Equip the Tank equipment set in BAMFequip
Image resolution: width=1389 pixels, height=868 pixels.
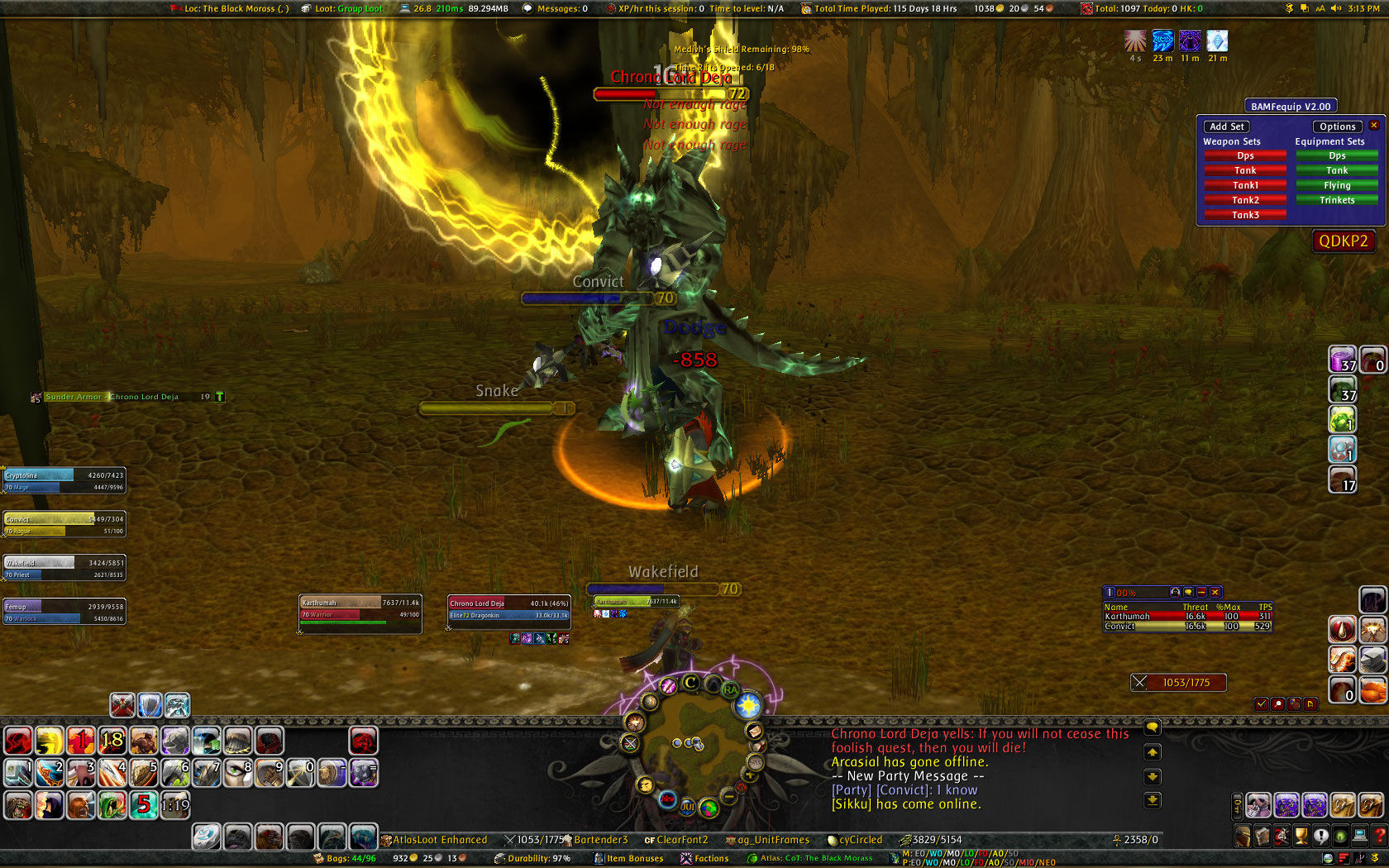[x=1337, y=169]
